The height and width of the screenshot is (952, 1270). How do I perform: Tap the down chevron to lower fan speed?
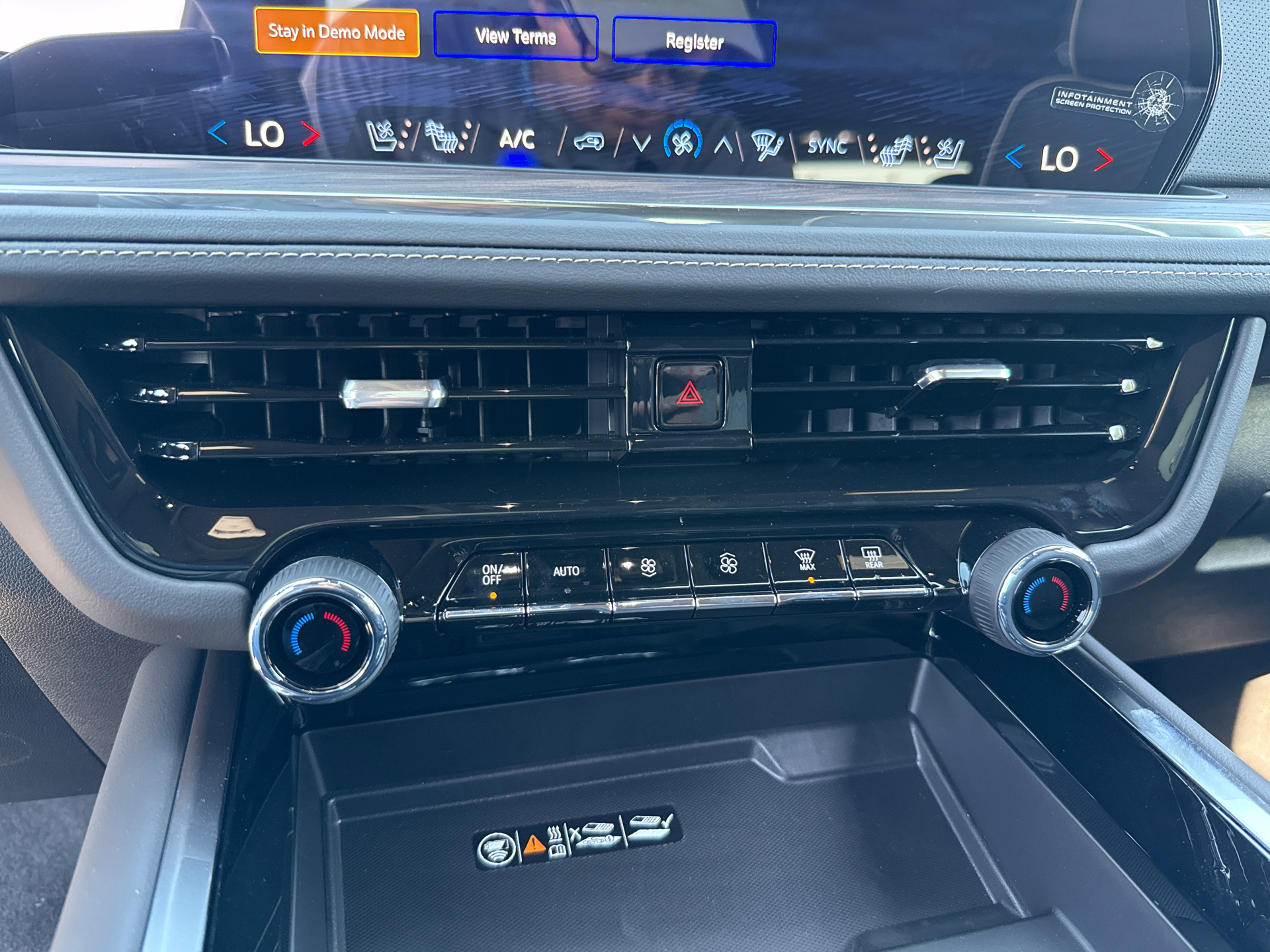click(641, 142)
